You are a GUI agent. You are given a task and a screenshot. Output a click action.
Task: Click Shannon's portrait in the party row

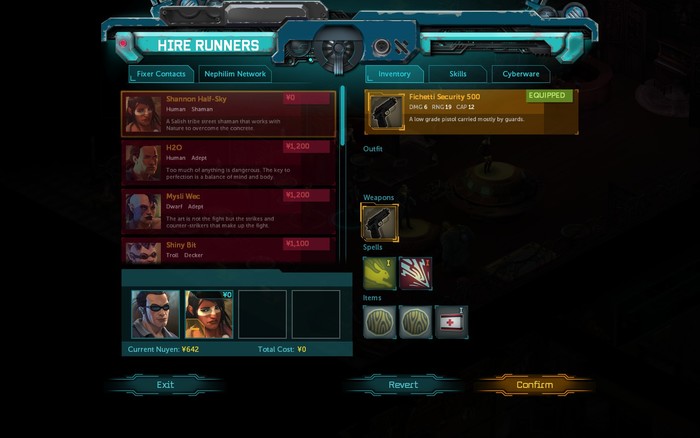209,314
